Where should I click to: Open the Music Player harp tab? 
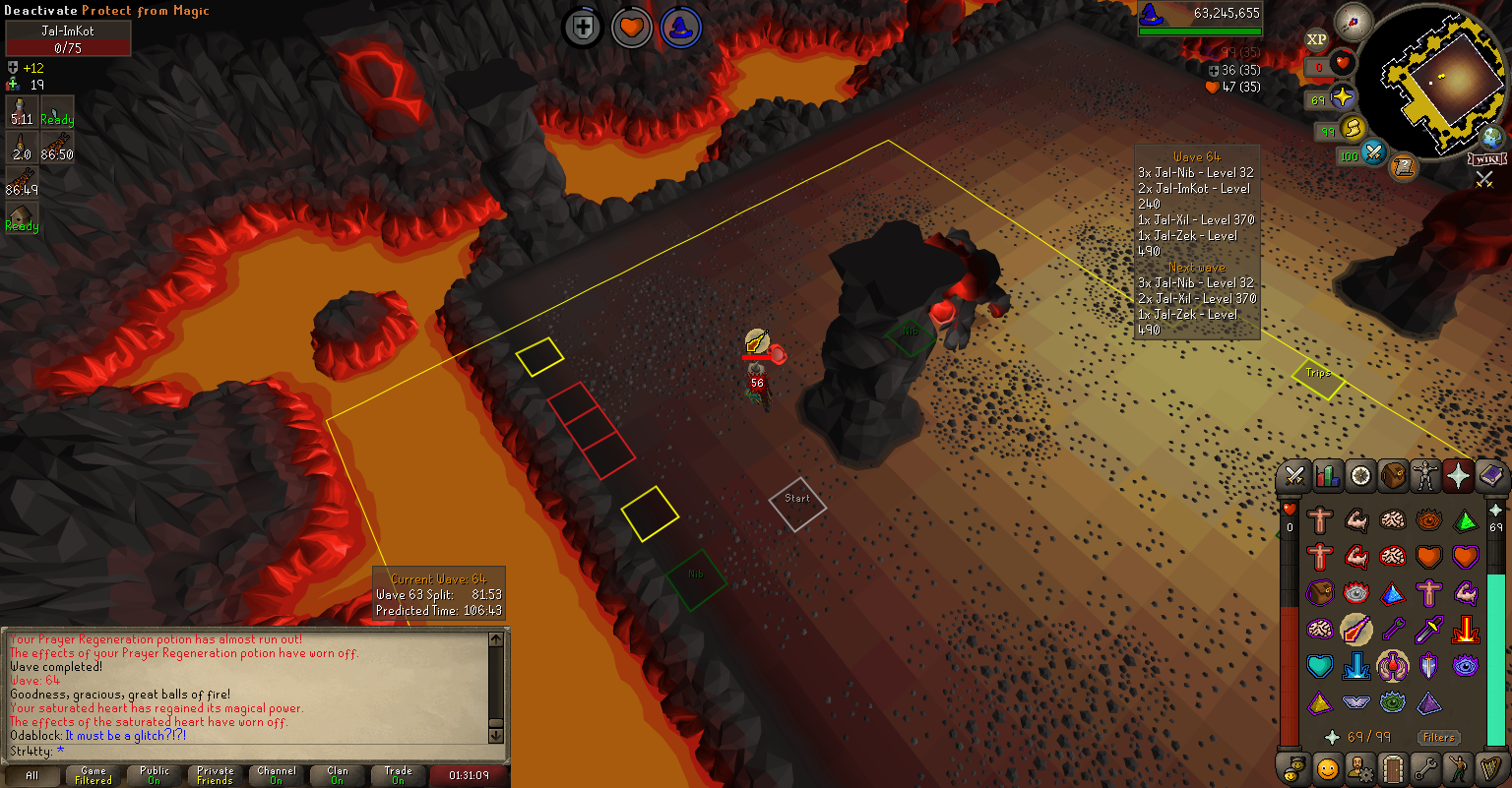tap(1491, 767)
